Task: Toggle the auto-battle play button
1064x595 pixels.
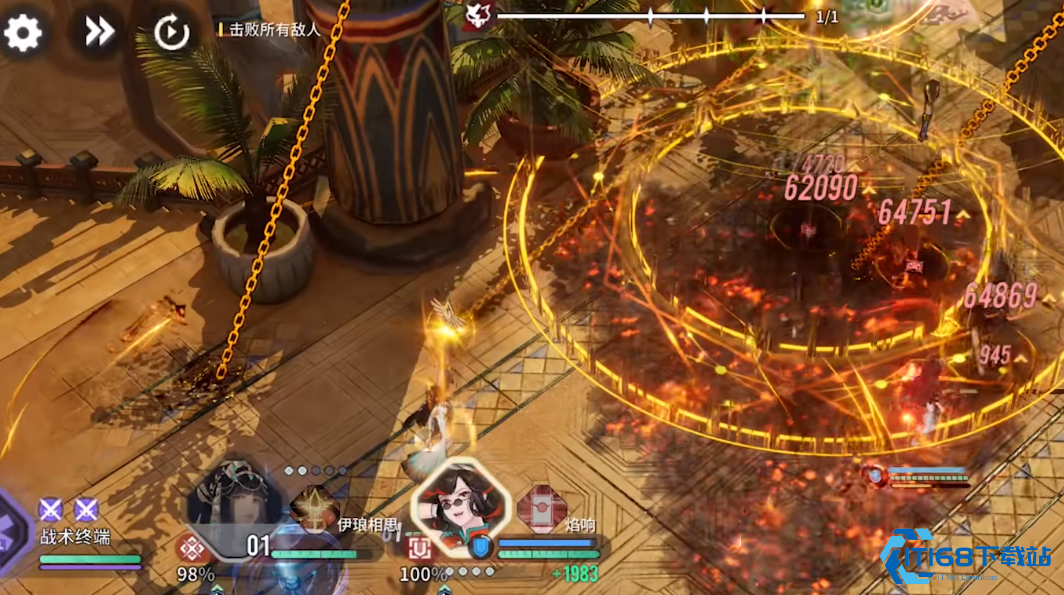Action: (x=171, y=33)
